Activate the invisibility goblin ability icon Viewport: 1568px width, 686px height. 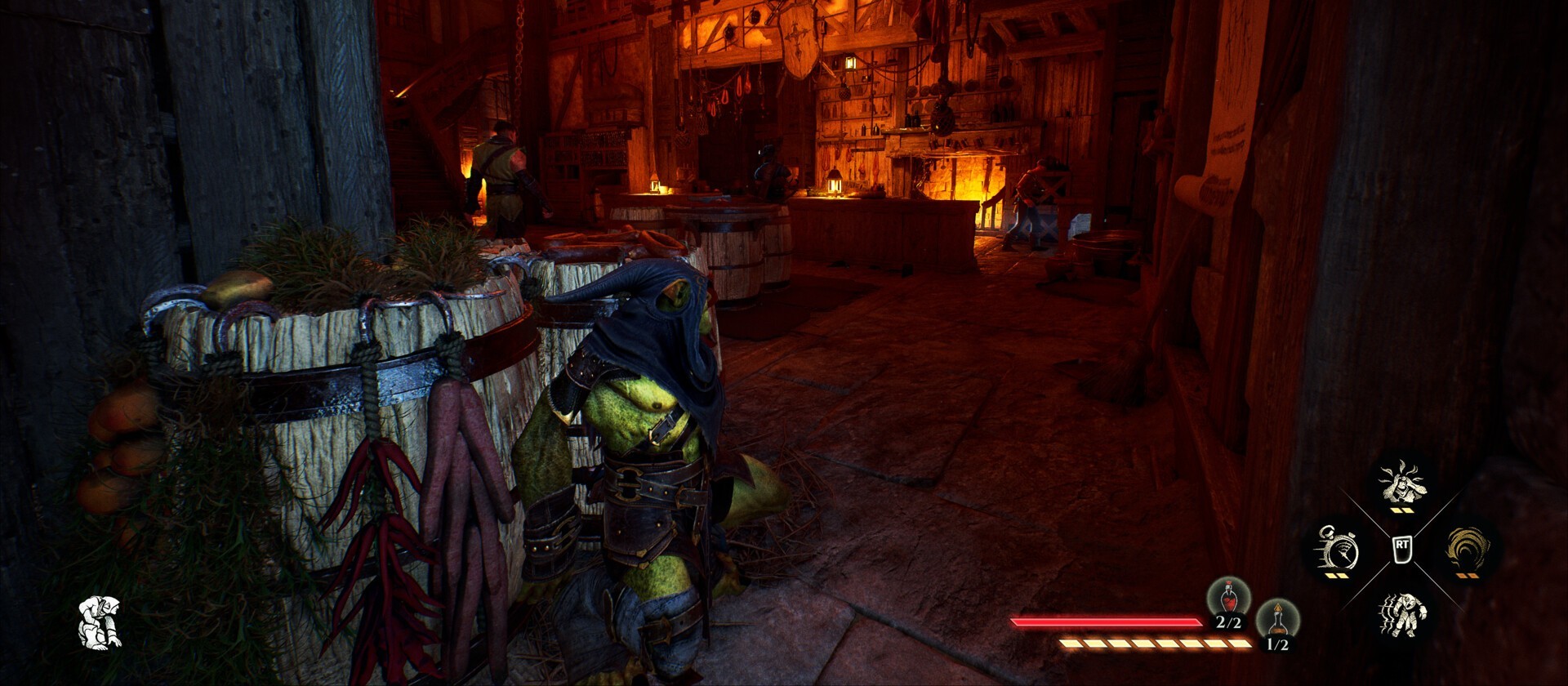point(1402,614)
